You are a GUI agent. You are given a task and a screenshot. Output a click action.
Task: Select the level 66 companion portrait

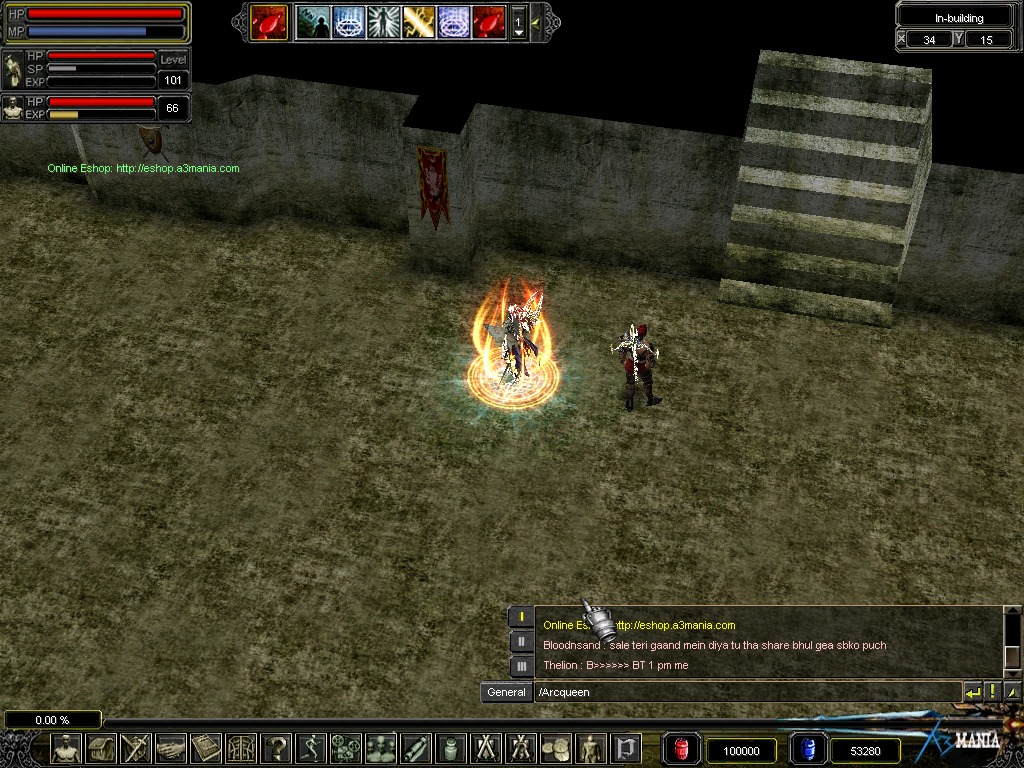(13, 108)
